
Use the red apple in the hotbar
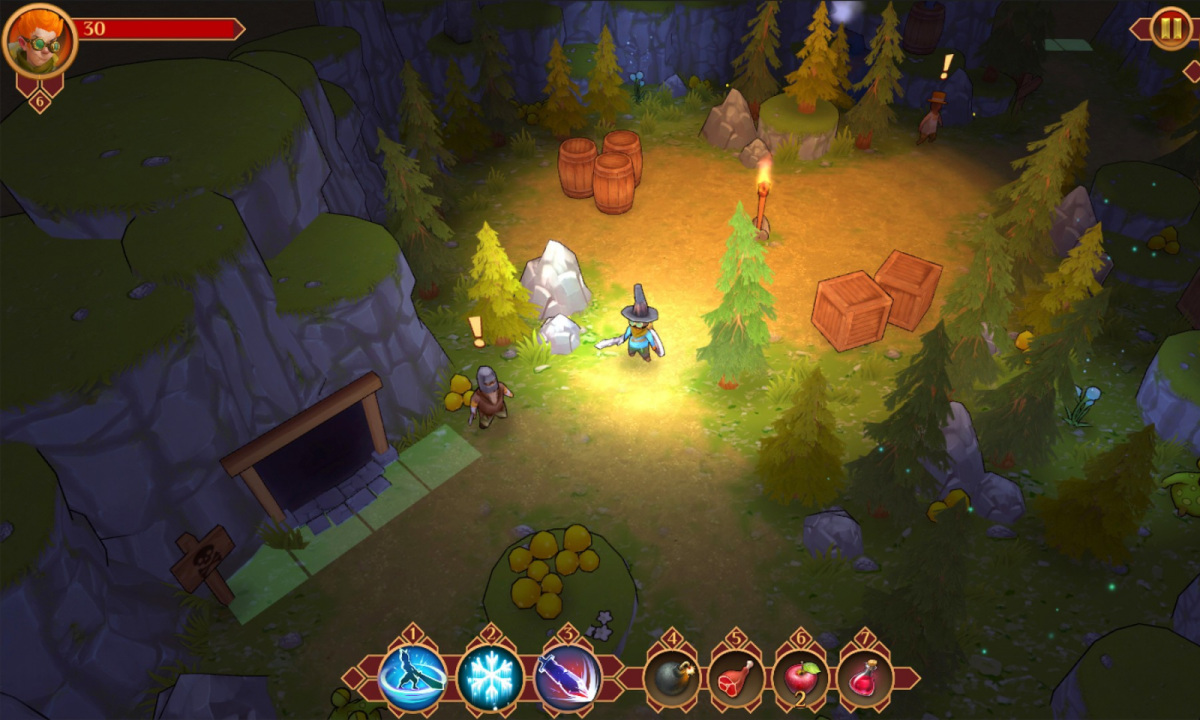pyautogui.click(x=800, y=678)
